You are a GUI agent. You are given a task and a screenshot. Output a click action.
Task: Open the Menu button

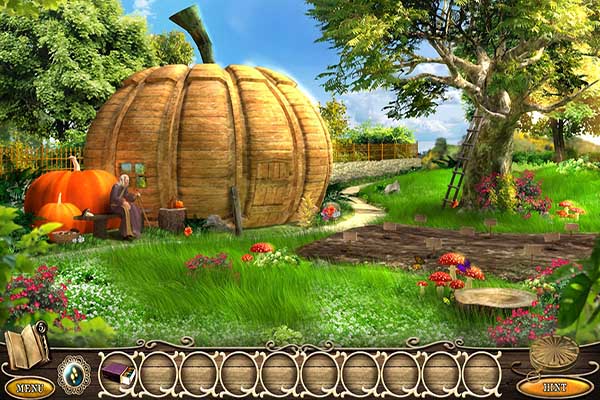coord(29,387)
